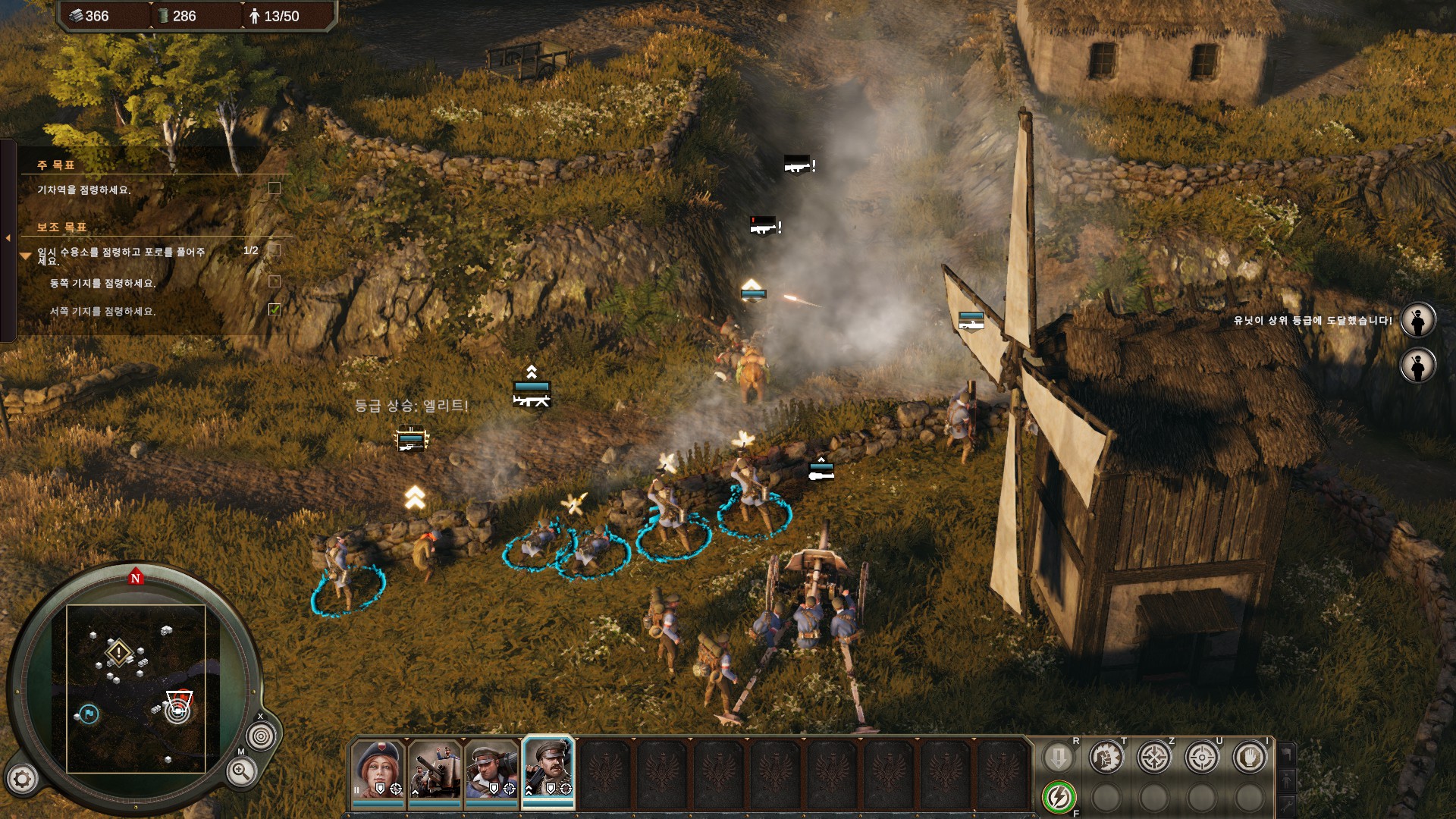This screenshot has width=1456, height=819.
Task: Click the down-arrow retreat command
Action: click(1059, 757)
